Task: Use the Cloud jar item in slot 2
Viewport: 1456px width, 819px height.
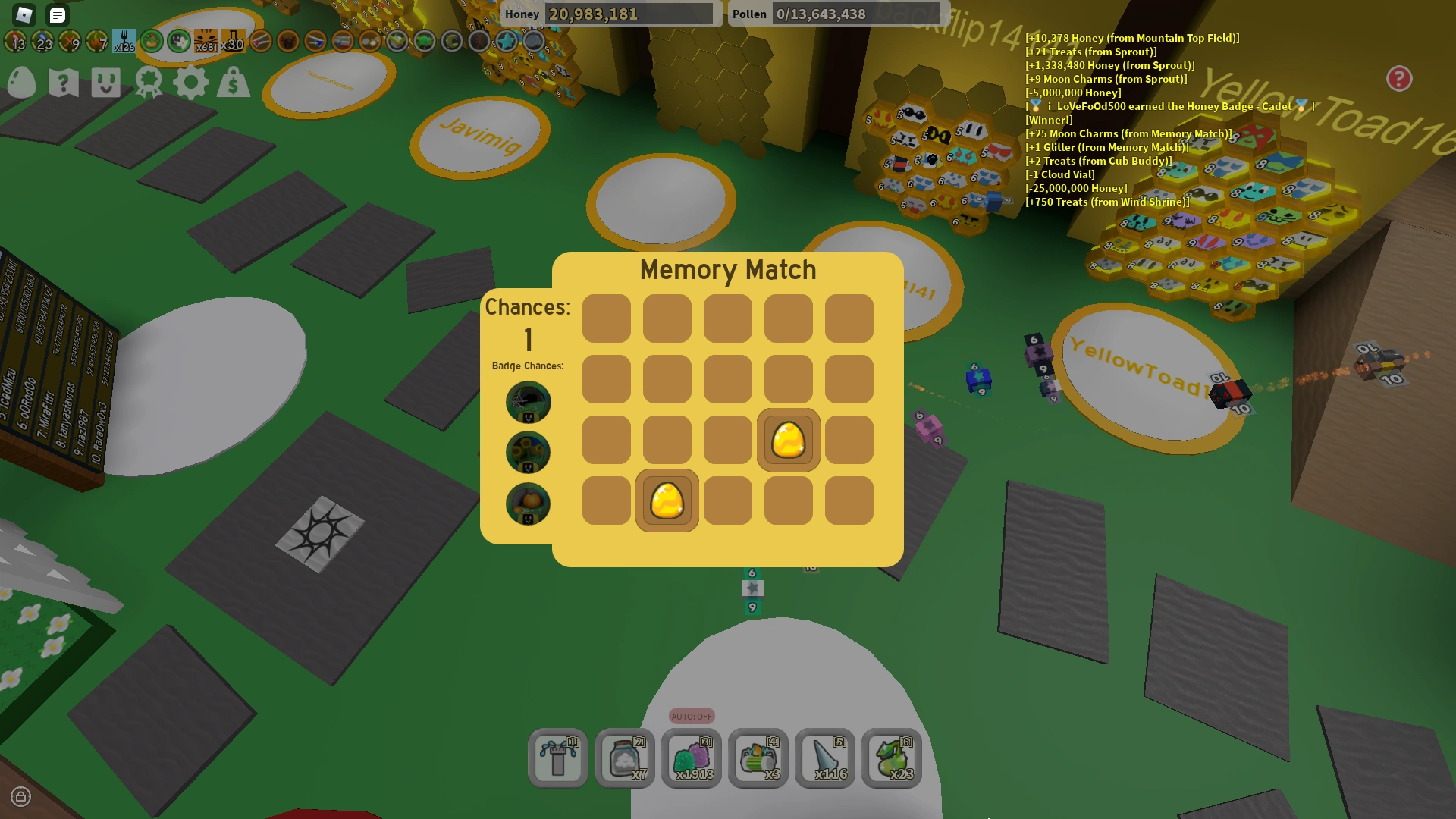Action: (625, 758)
